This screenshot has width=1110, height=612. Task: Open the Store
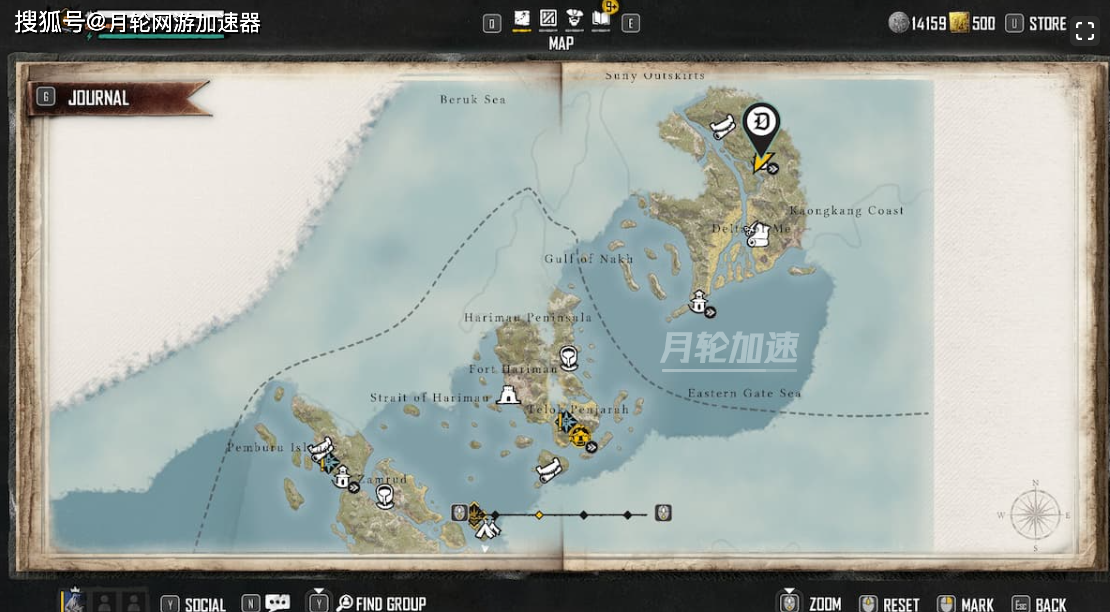coord(1047,23)
